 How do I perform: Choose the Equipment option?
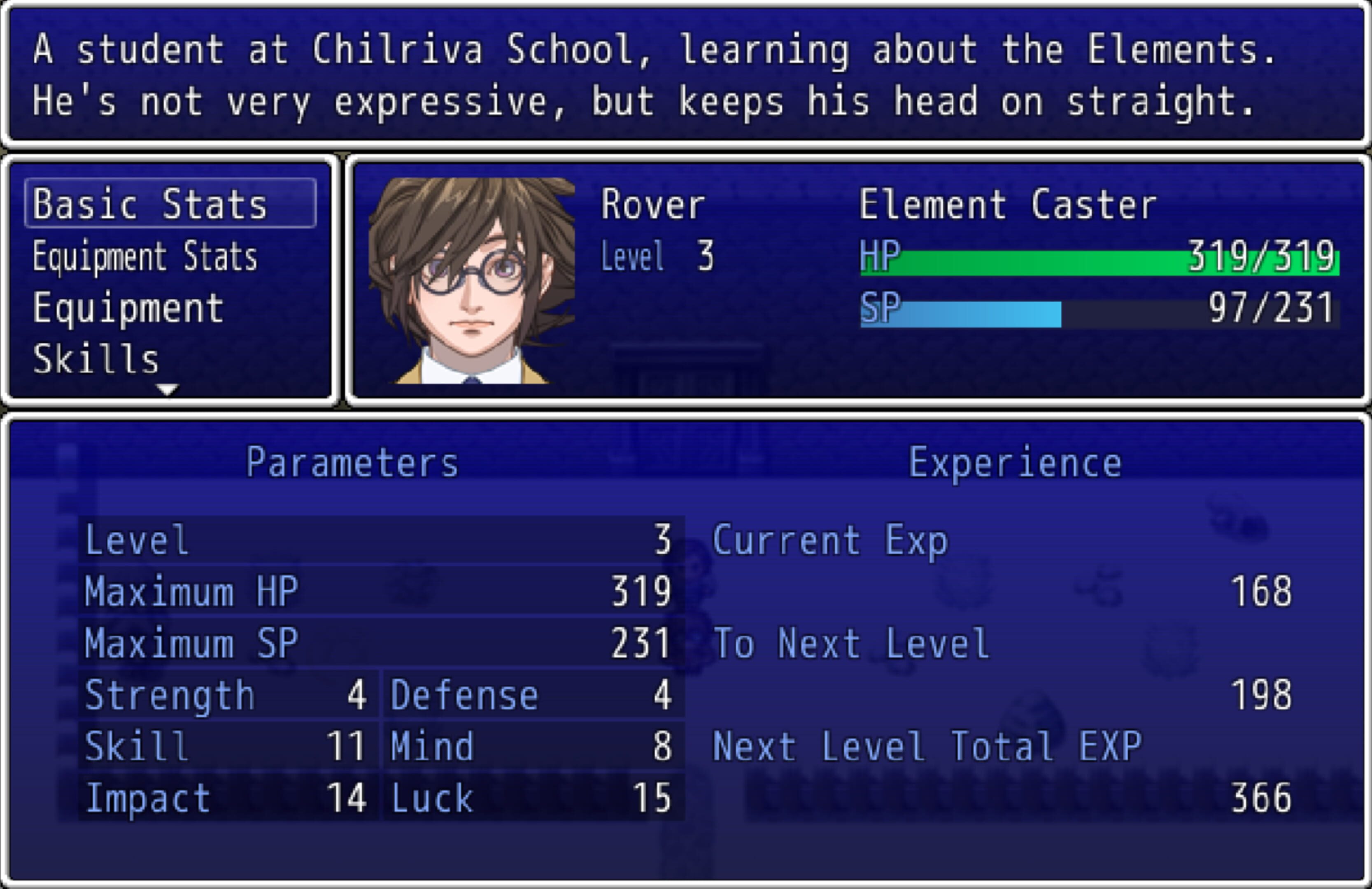(x=128, y=308)
